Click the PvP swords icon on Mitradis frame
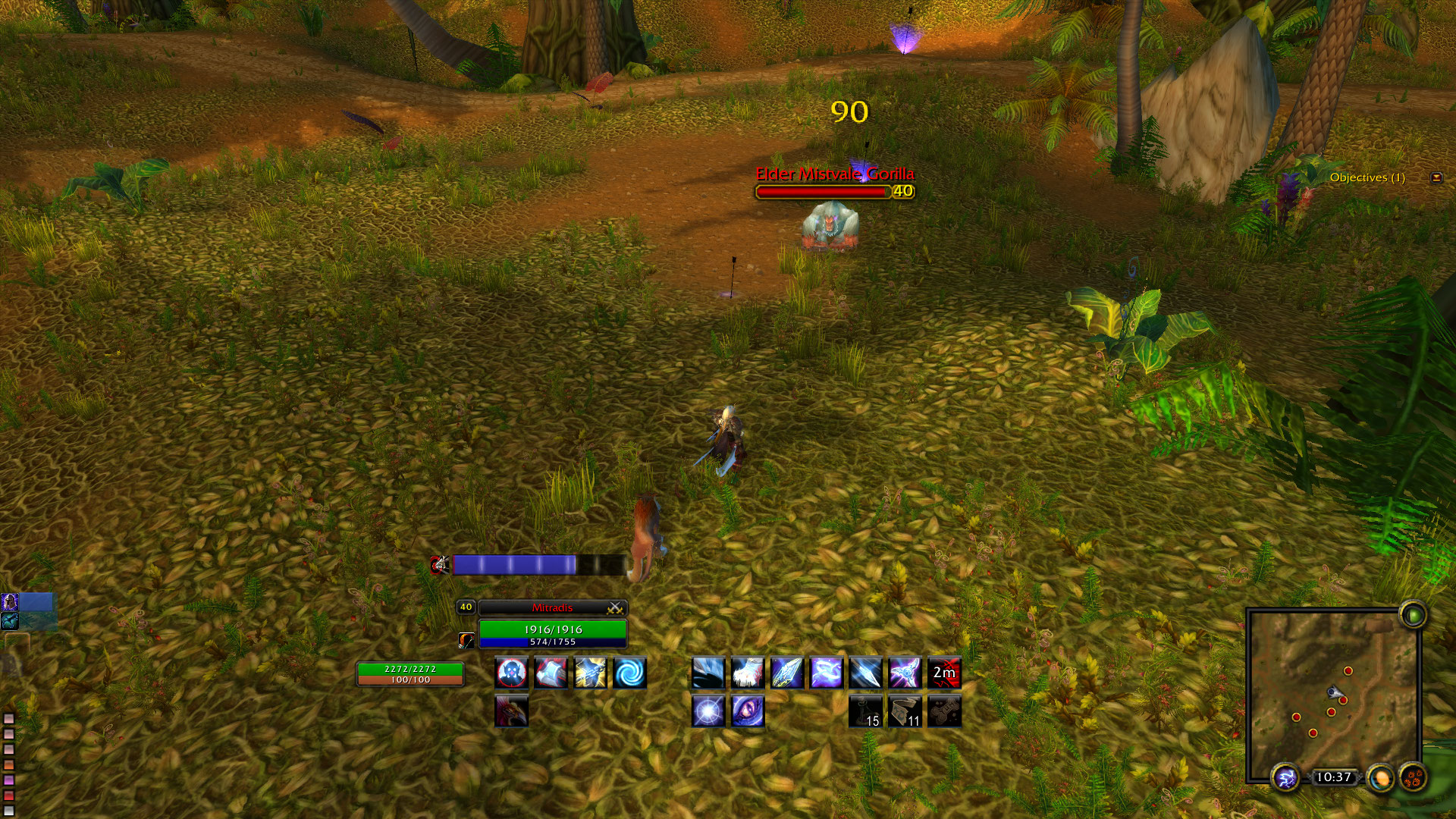This screenshot has height=819, width=1456. [x=616, y=607]
